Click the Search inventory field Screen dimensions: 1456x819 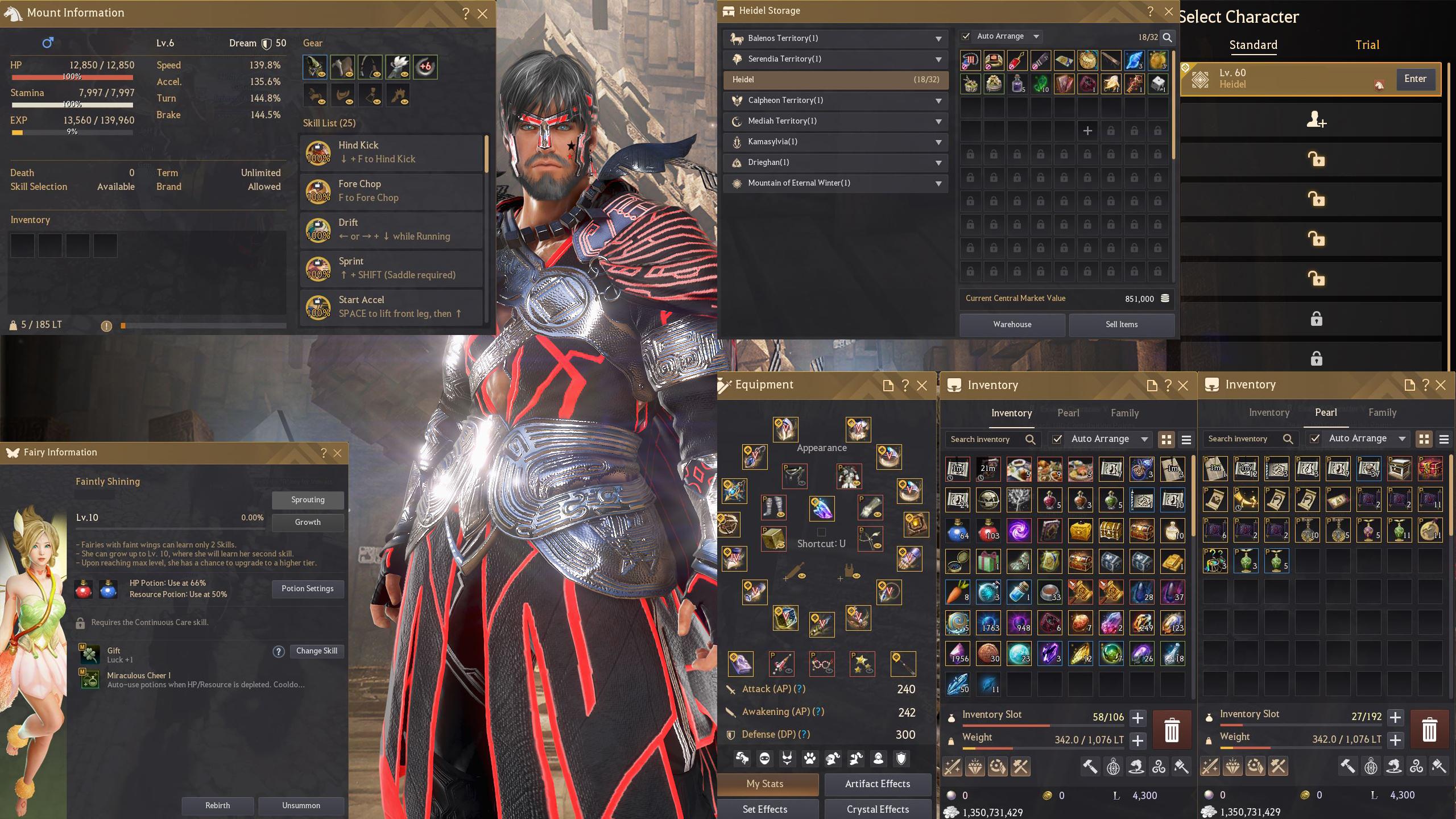(990, 439)
